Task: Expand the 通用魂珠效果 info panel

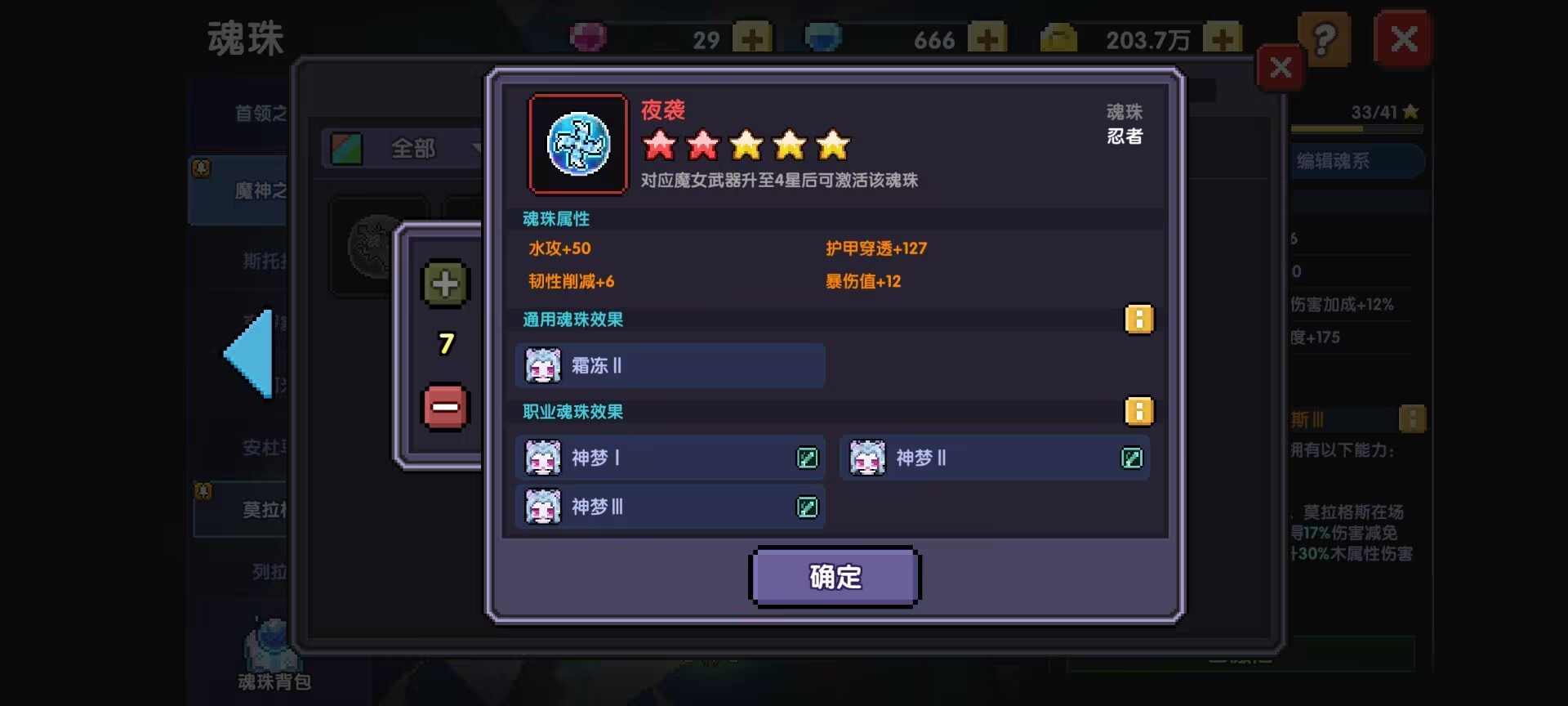Action: [1140, 319]
